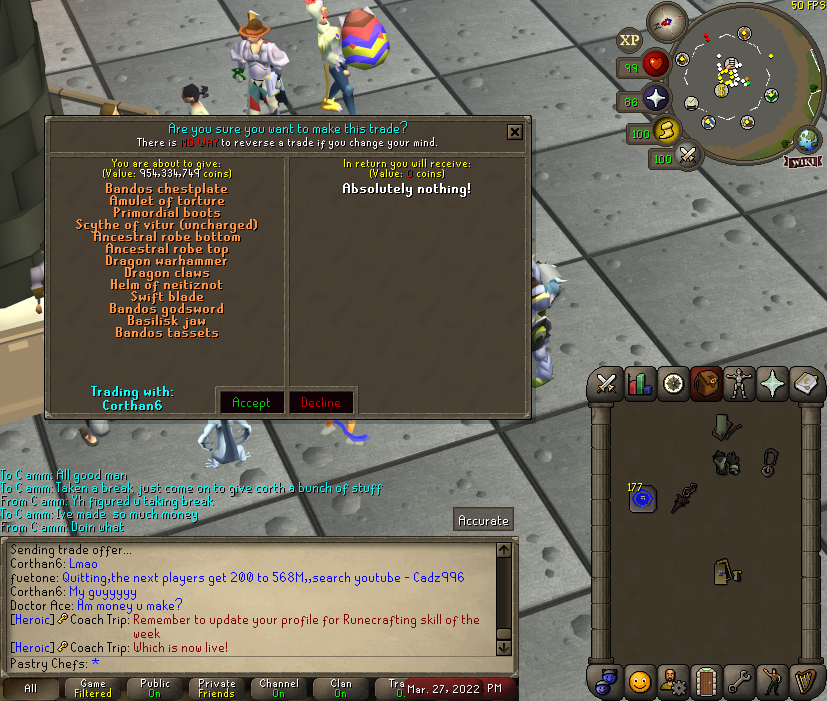Open the world map globe

pyautogui.click(x=807, y=139)
